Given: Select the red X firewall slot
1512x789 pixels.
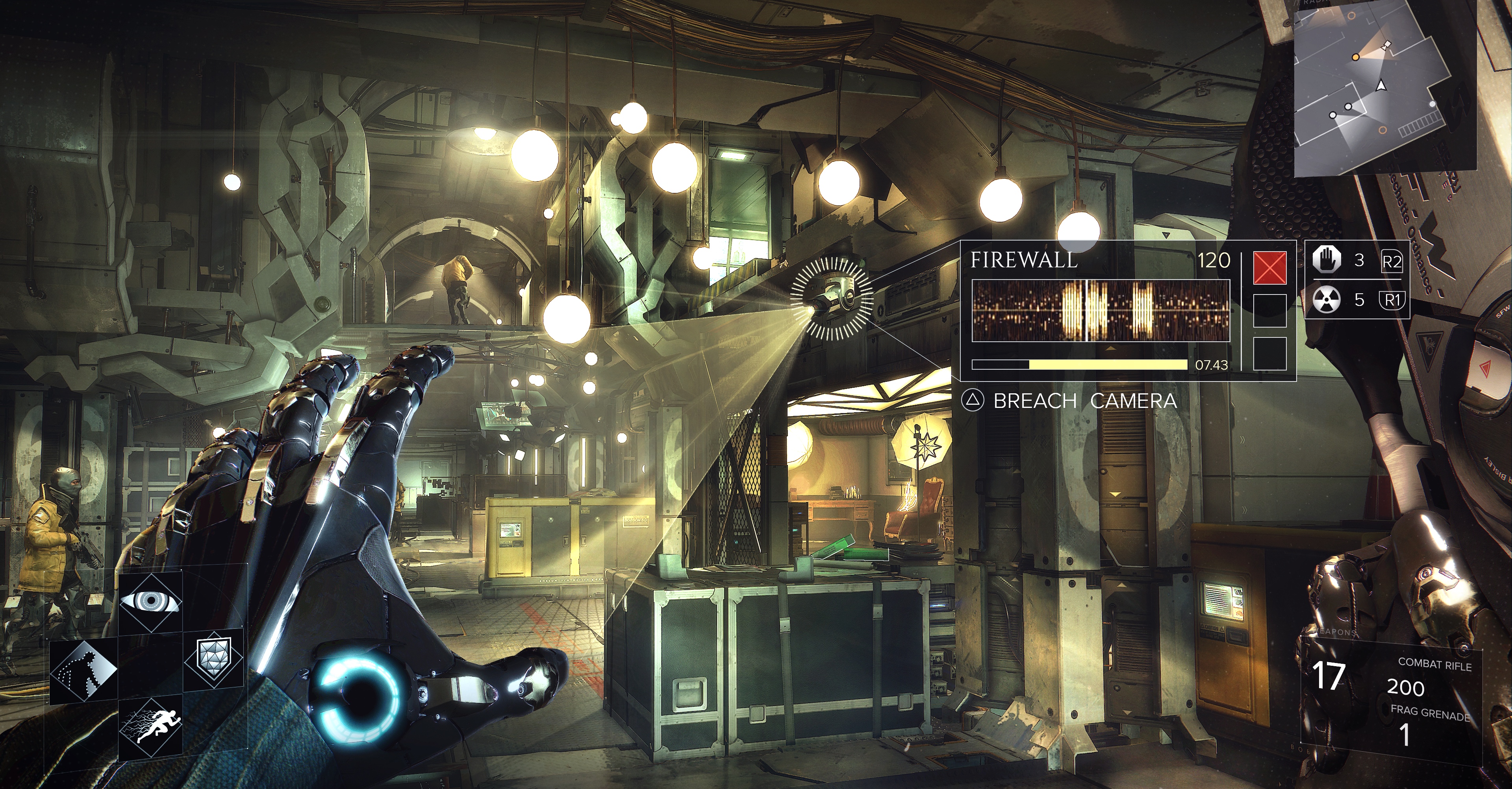Looking at the screenshot, I should coord(1269,268).
